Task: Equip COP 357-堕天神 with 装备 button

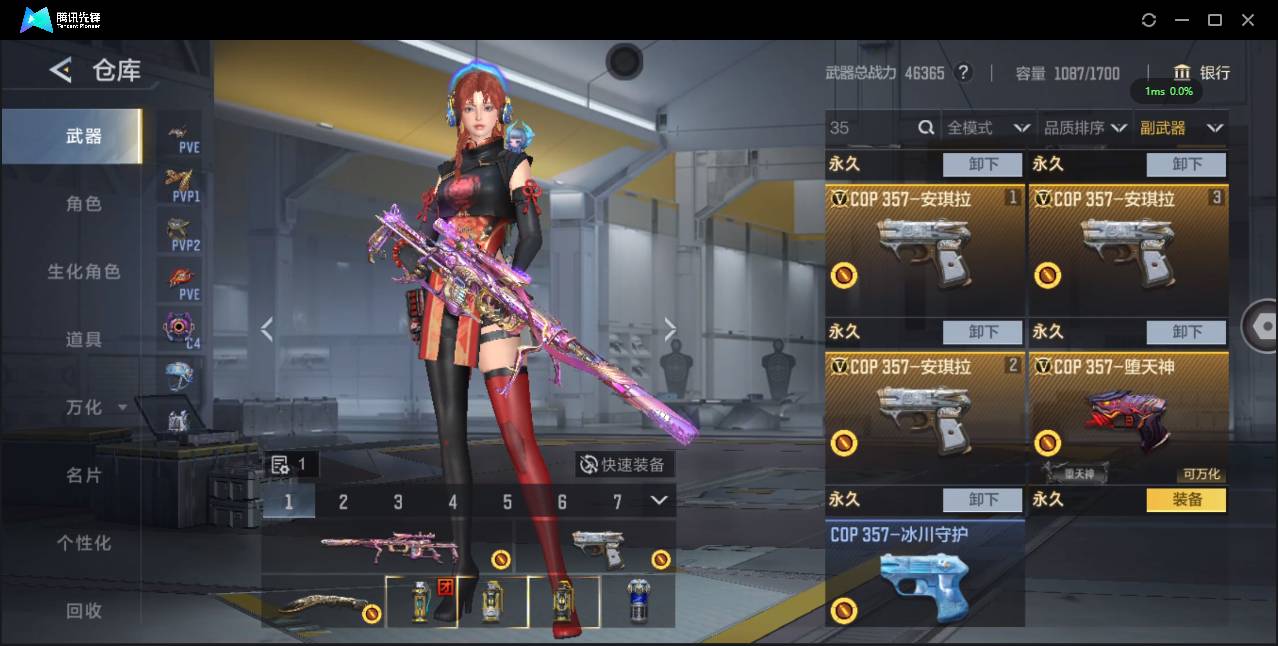Action: point(1186,500)
